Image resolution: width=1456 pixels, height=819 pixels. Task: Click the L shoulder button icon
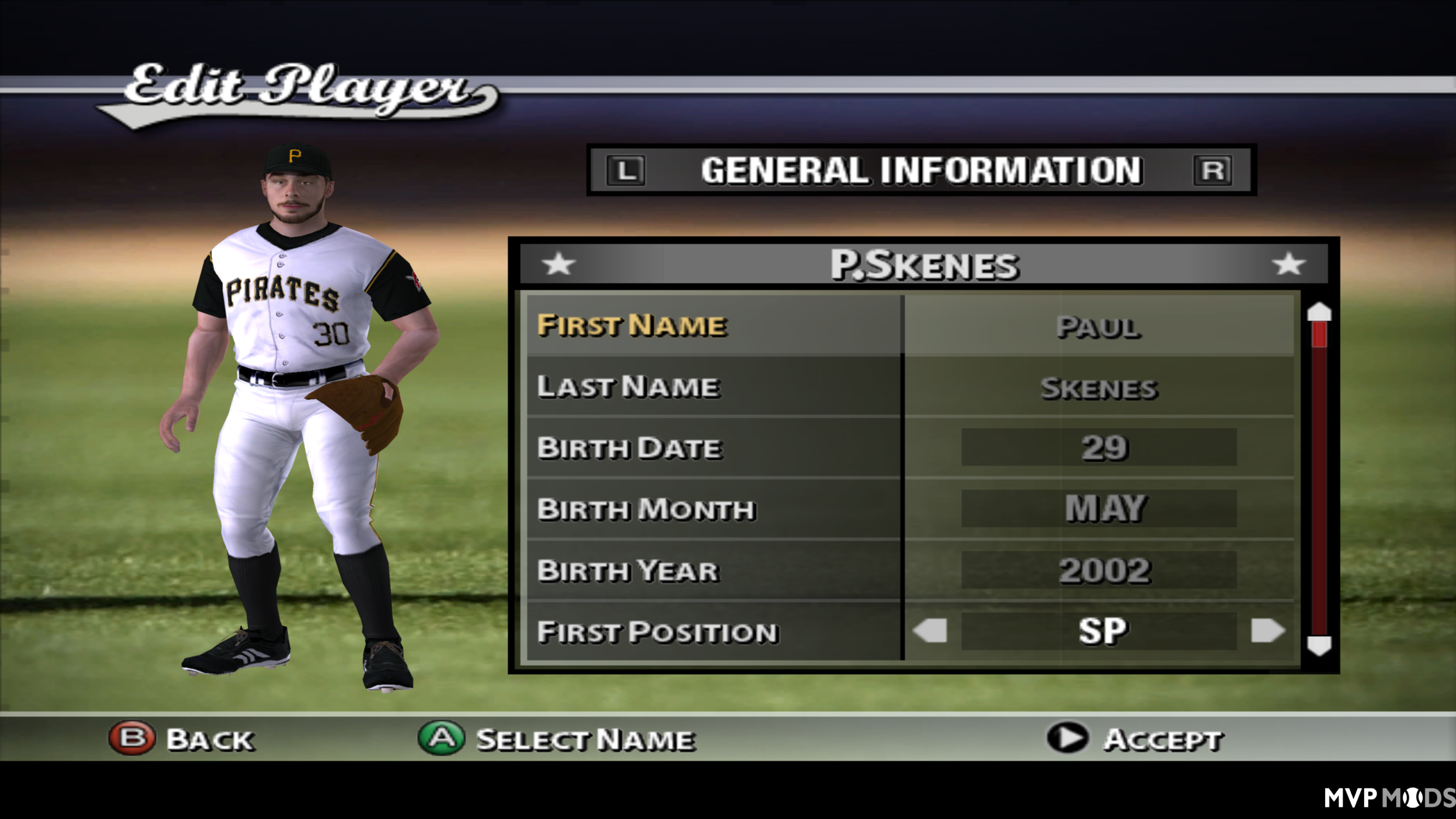tap(626, 171)
